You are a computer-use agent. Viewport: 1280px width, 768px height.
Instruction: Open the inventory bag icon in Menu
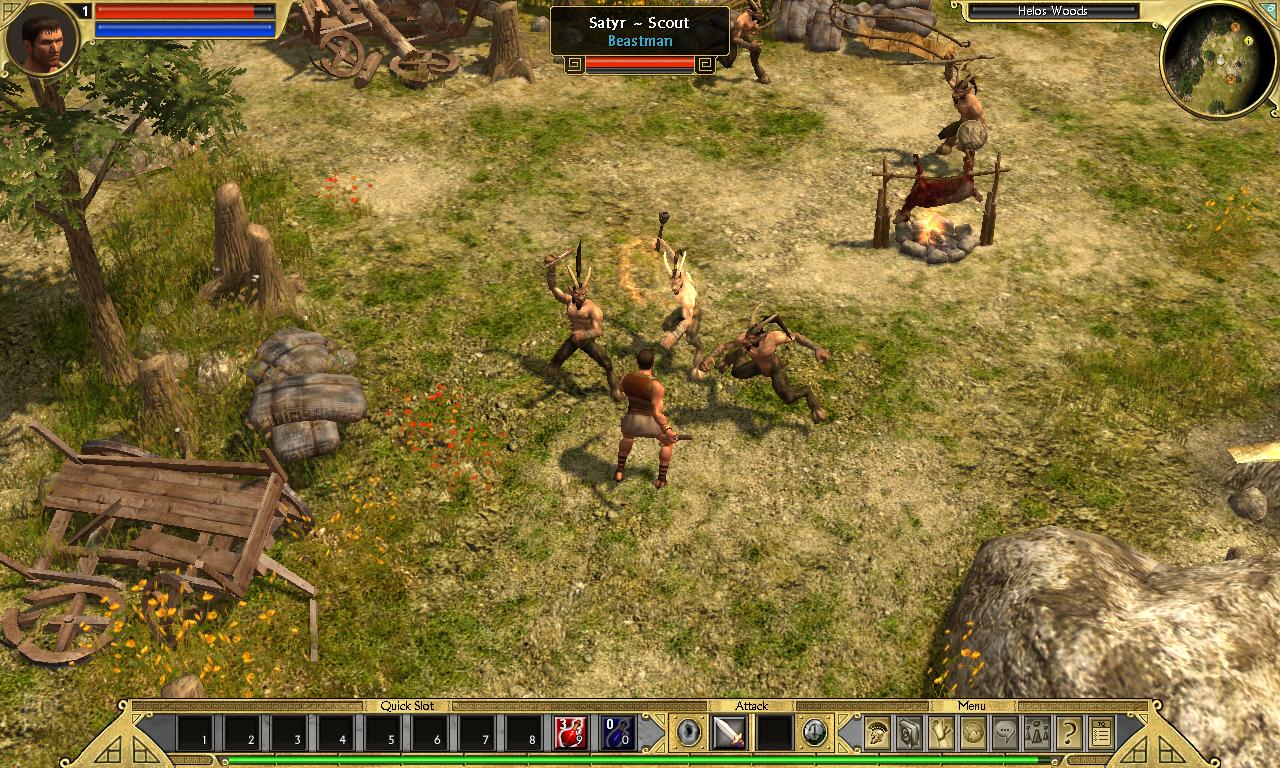coord(909,733)
